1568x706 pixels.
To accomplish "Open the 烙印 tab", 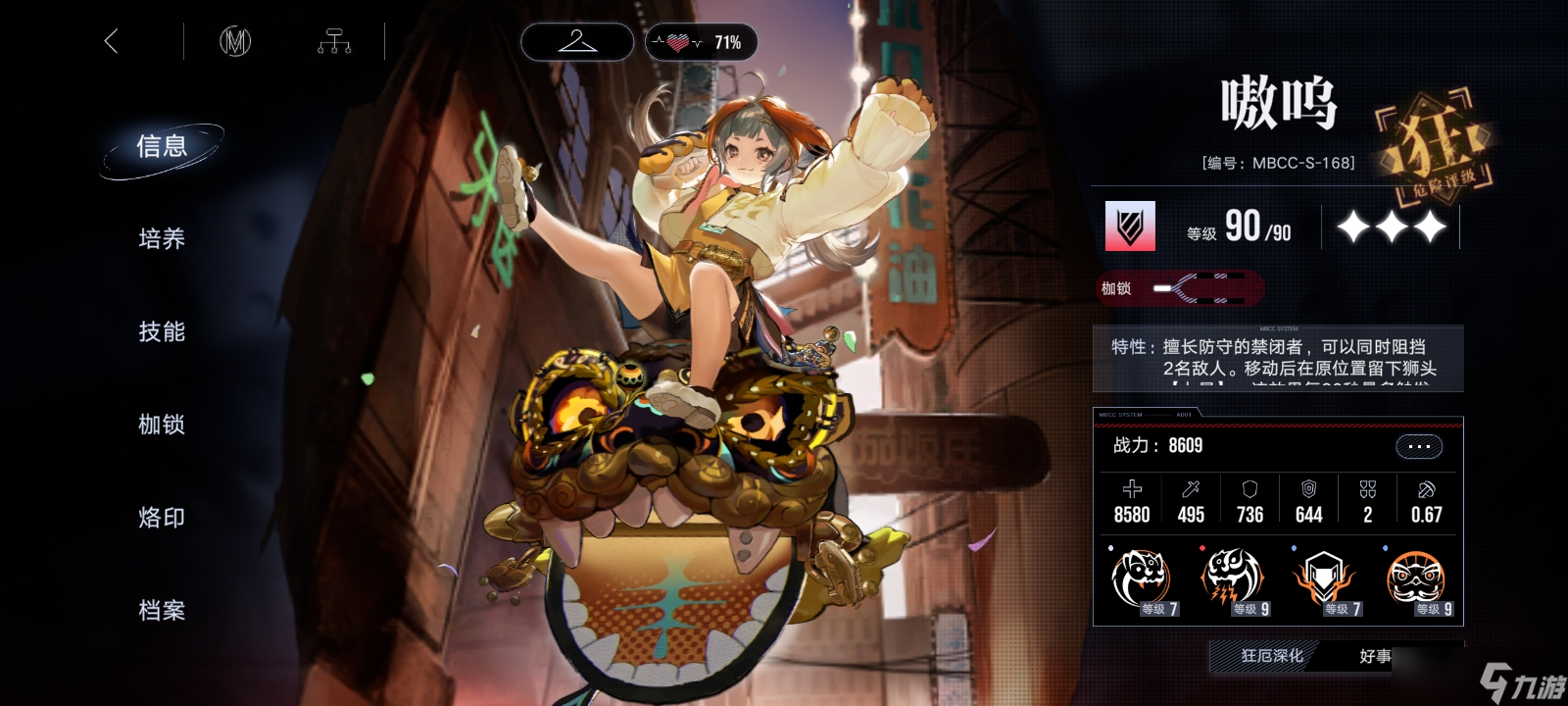I will coord(162,518).
